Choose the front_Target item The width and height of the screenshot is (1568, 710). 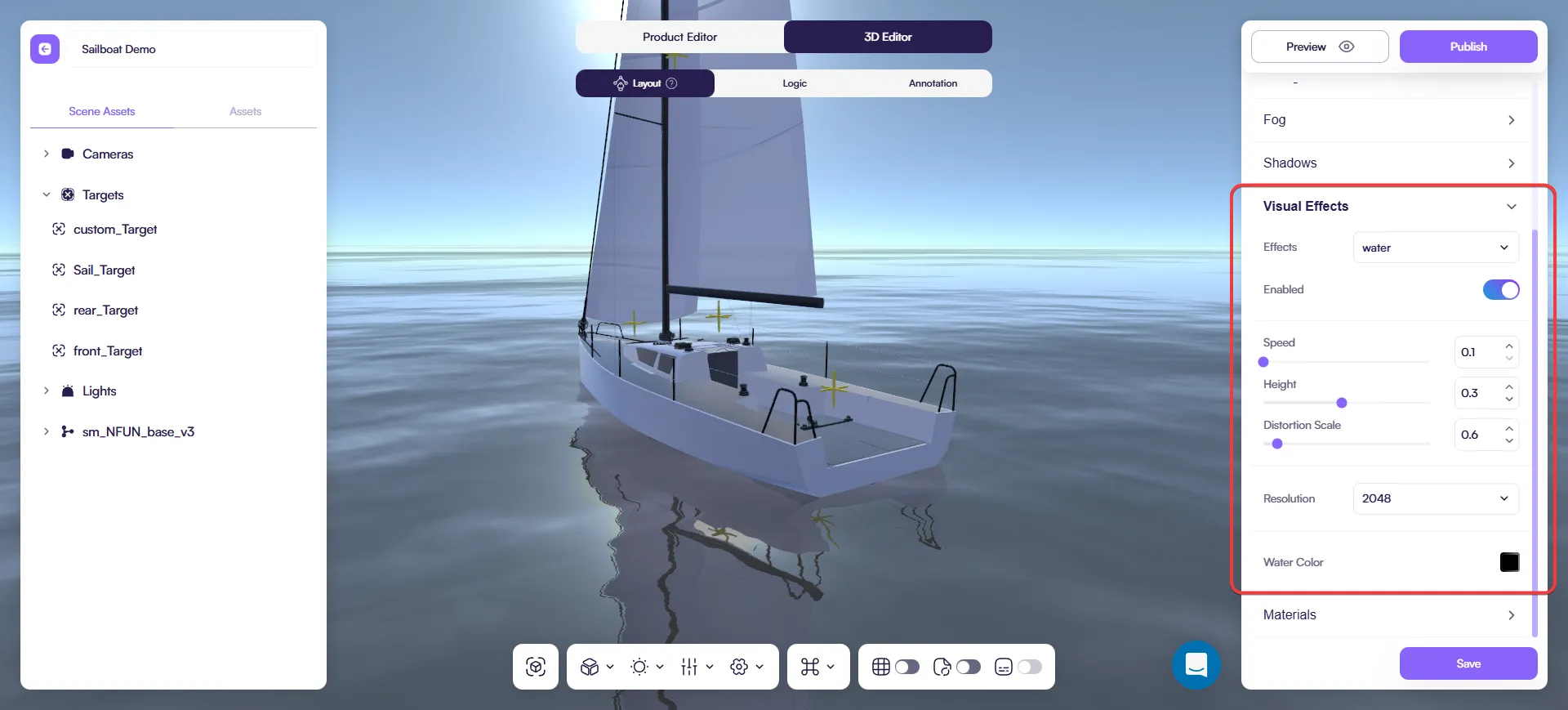click(x=108, y=351)
